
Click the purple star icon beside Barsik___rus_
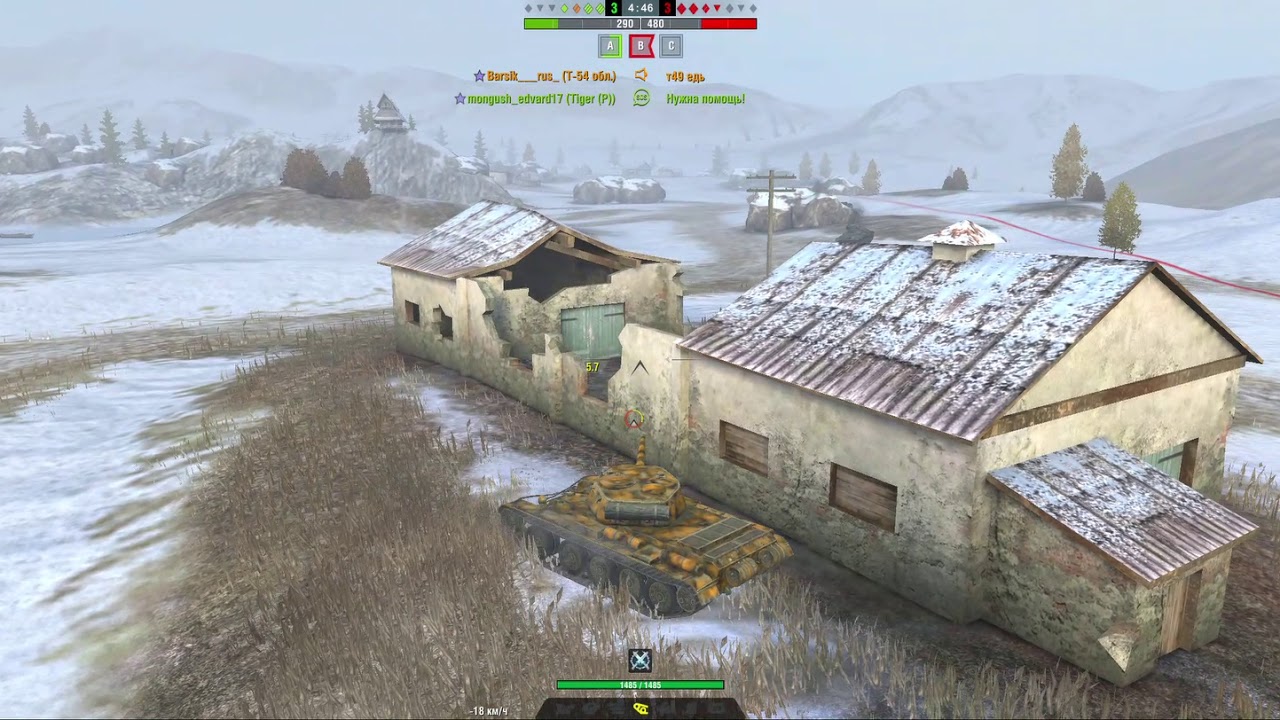(x=479, y=76)
